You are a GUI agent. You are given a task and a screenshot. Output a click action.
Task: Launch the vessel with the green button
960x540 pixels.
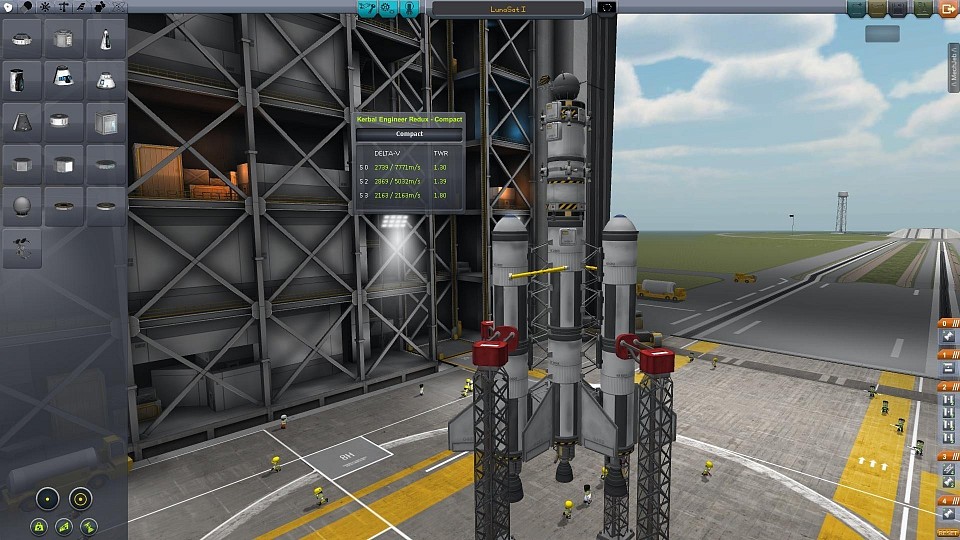click(x=924, y=8)
